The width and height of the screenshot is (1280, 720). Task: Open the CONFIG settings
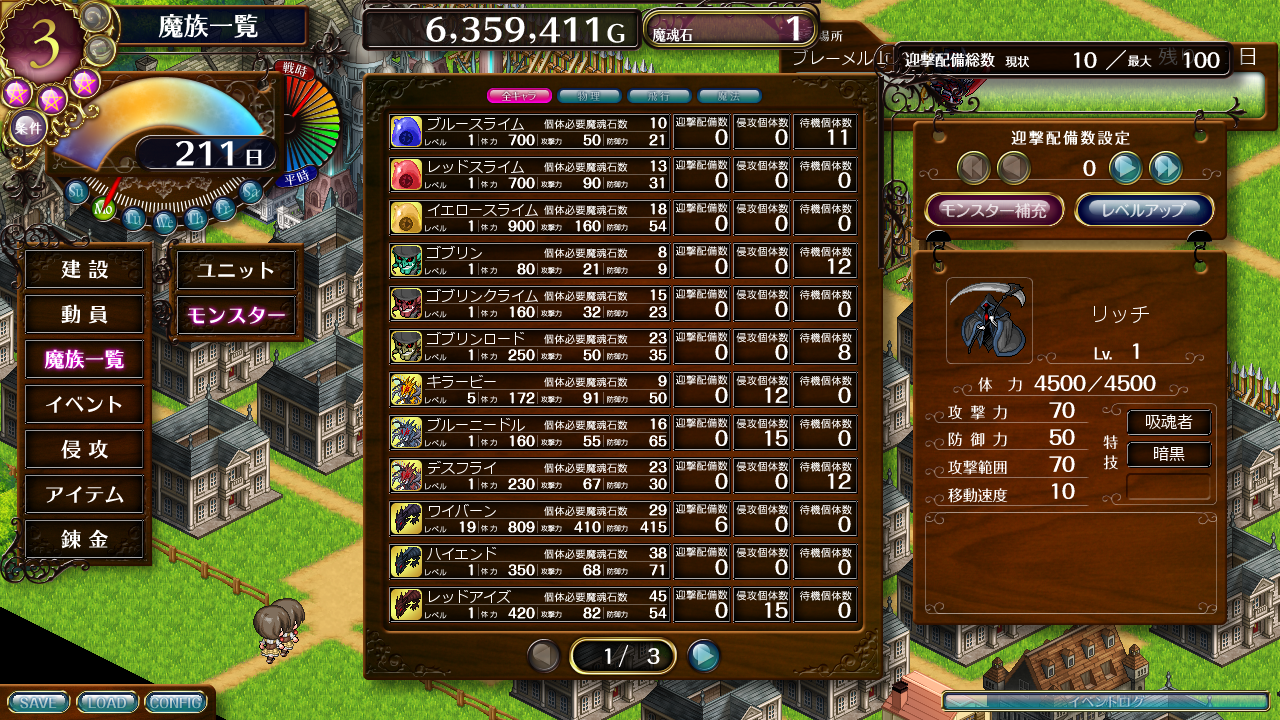[x=175, y=702]
